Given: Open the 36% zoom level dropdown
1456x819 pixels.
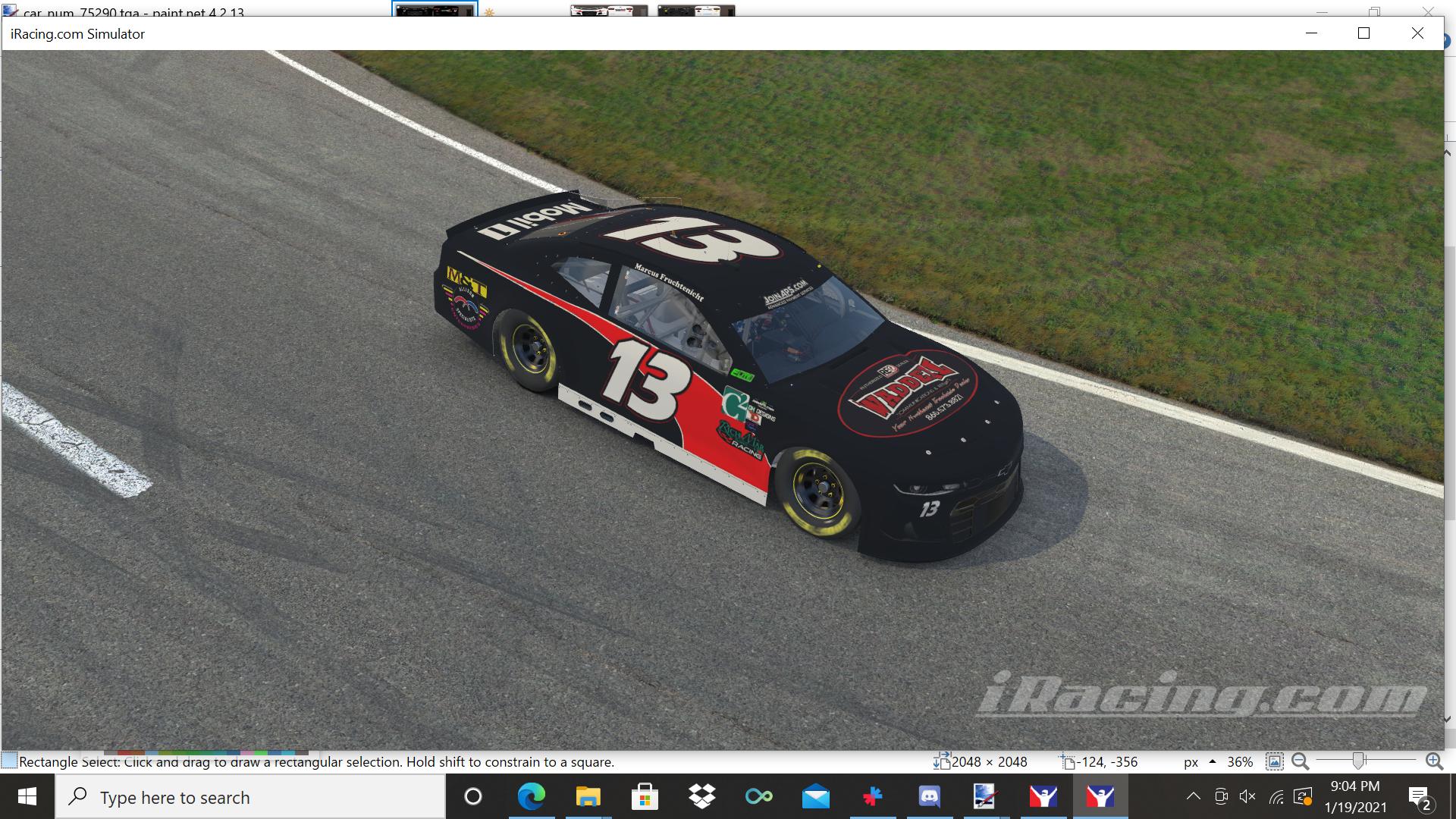Looking at the screenshot, I should click(1241, 762).
